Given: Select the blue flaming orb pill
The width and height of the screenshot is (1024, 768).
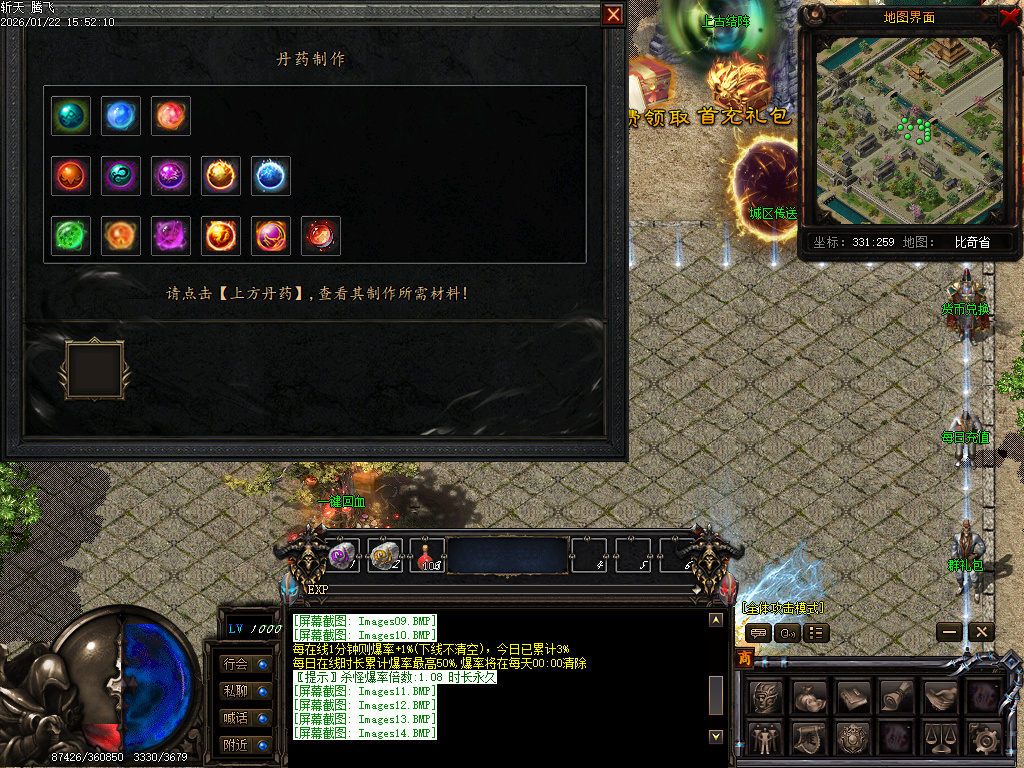Looking at the screenshot, I should click(x=271, y=176).
